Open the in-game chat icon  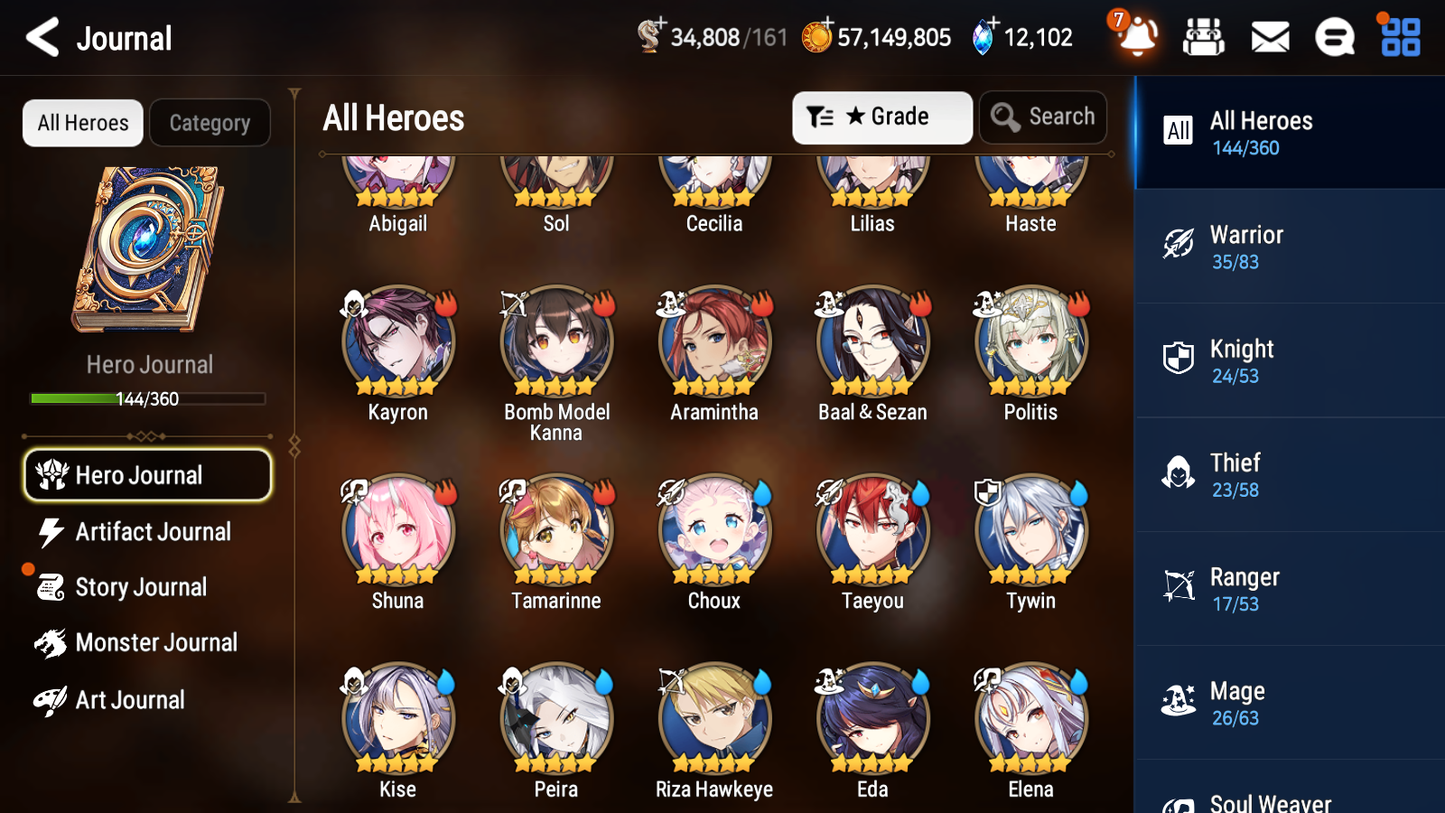click(x=1334, y=36)
